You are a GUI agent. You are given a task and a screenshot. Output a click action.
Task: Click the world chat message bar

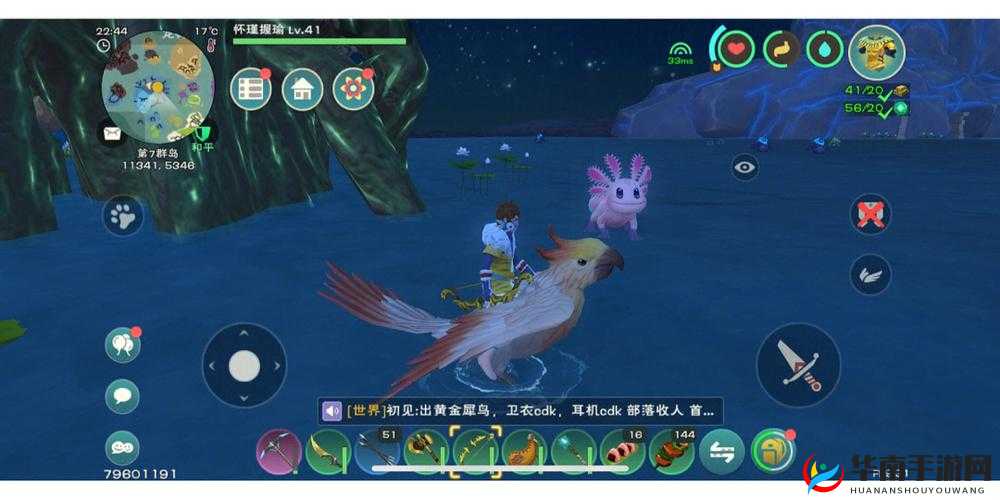coord(520,410)
